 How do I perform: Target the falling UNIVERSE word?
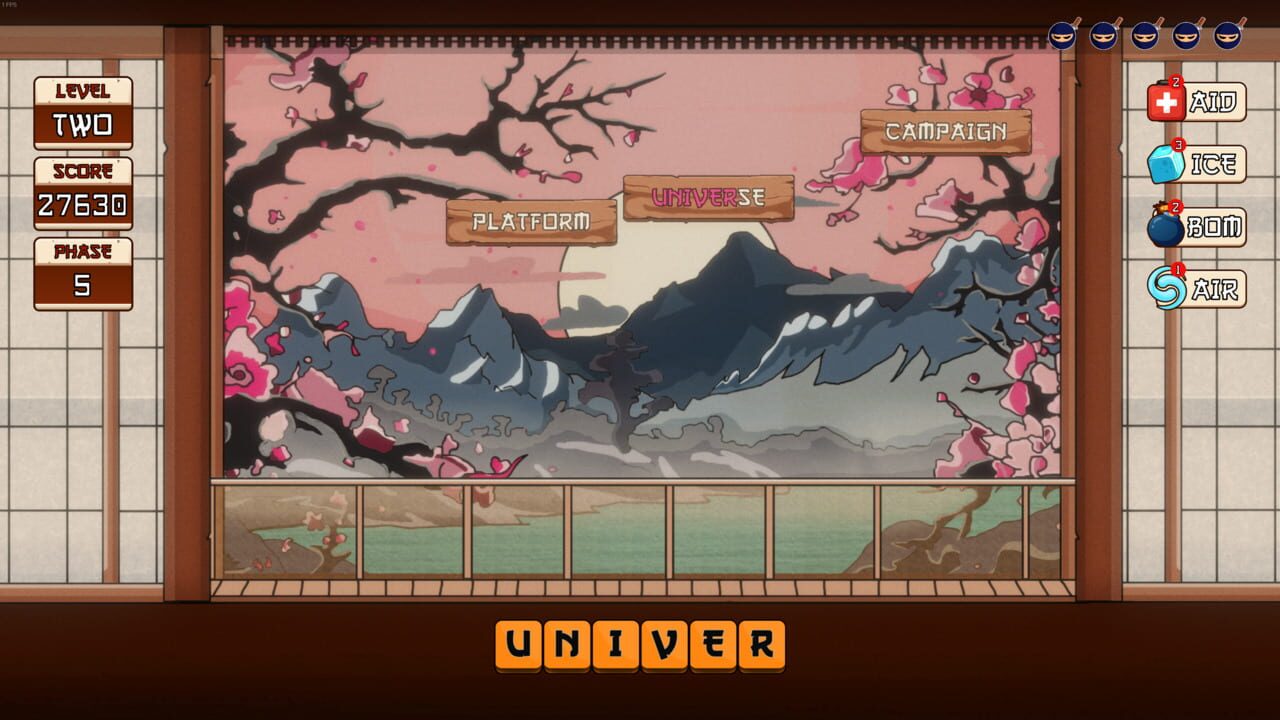pyautogui.click(x=708, y=196)
